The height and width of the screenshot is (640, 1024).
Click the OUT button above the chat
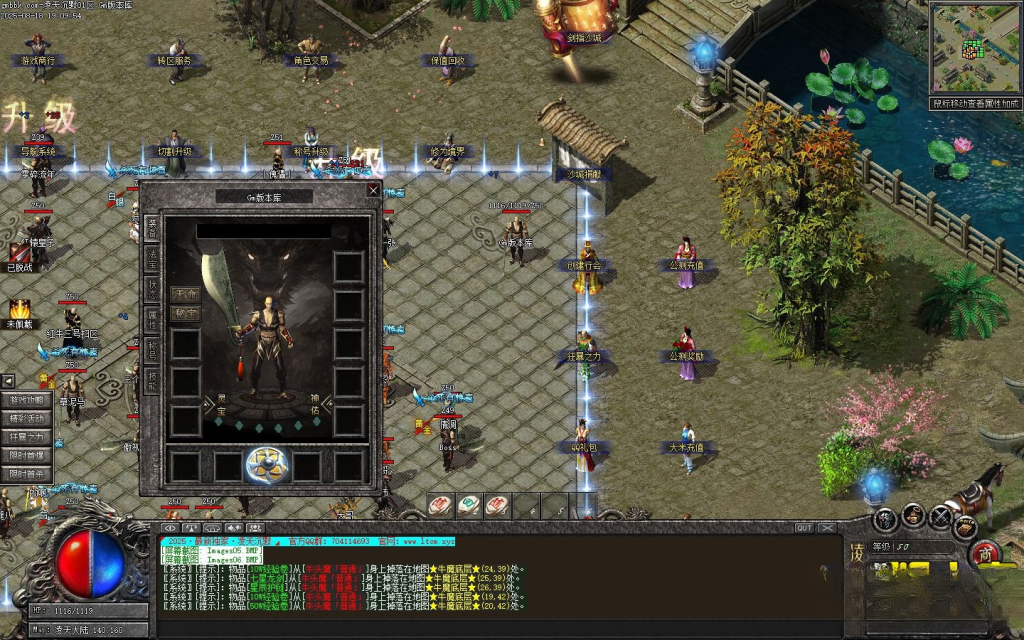tap(804, 528)
